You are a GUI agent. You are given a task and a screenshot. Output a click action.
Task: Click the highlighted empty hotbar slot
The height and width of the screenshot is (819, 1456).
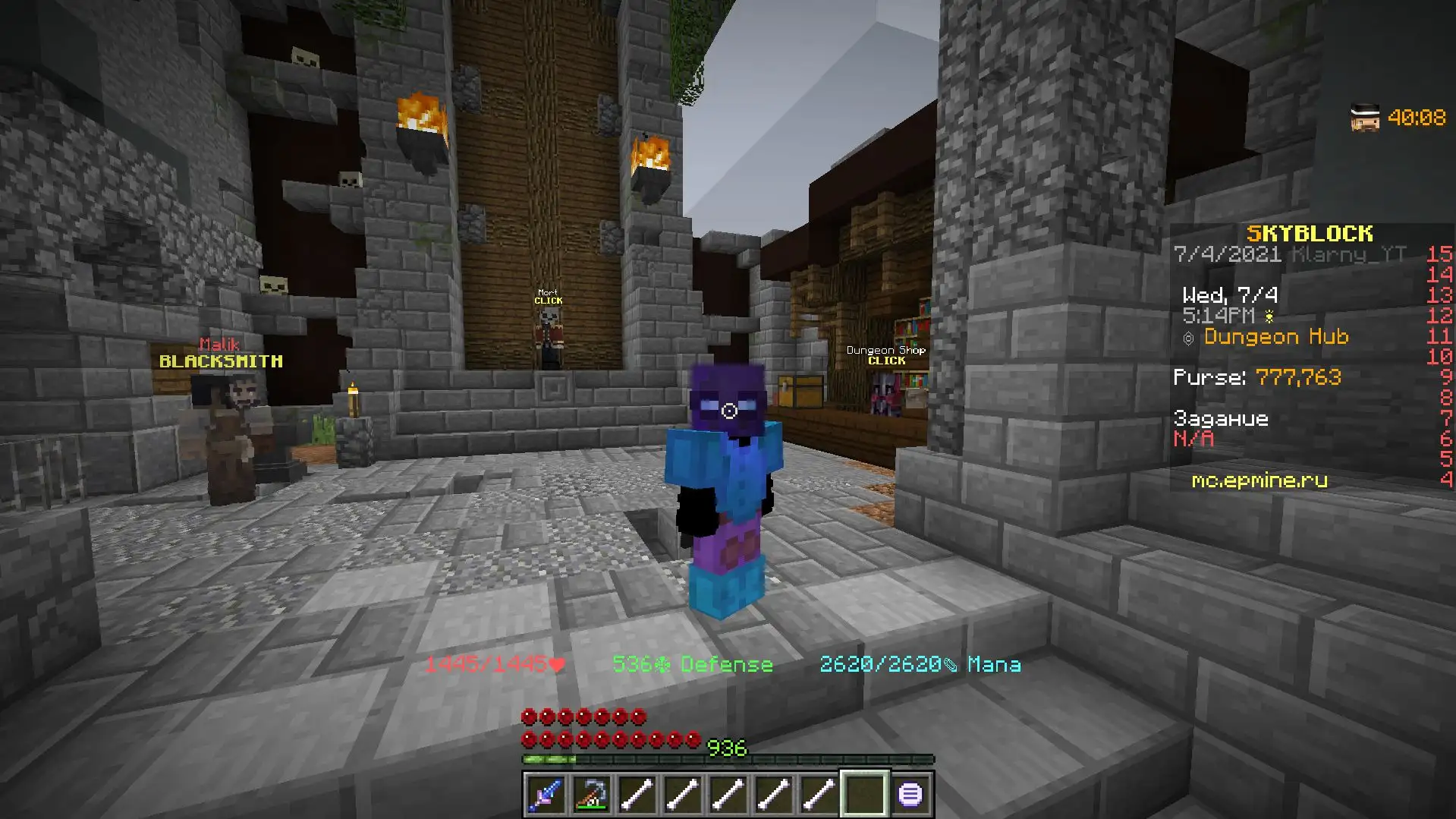864,795
